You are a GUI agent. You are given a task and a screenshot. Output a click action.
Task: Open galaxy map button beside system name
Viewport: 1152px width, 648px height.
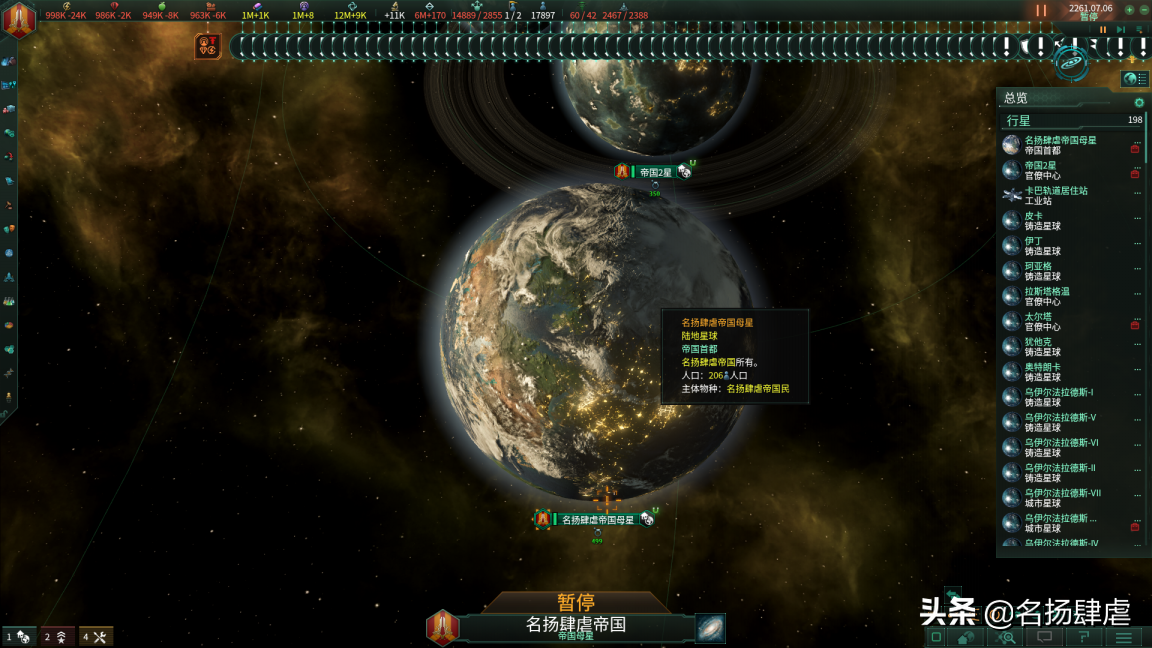coord(710,628)
